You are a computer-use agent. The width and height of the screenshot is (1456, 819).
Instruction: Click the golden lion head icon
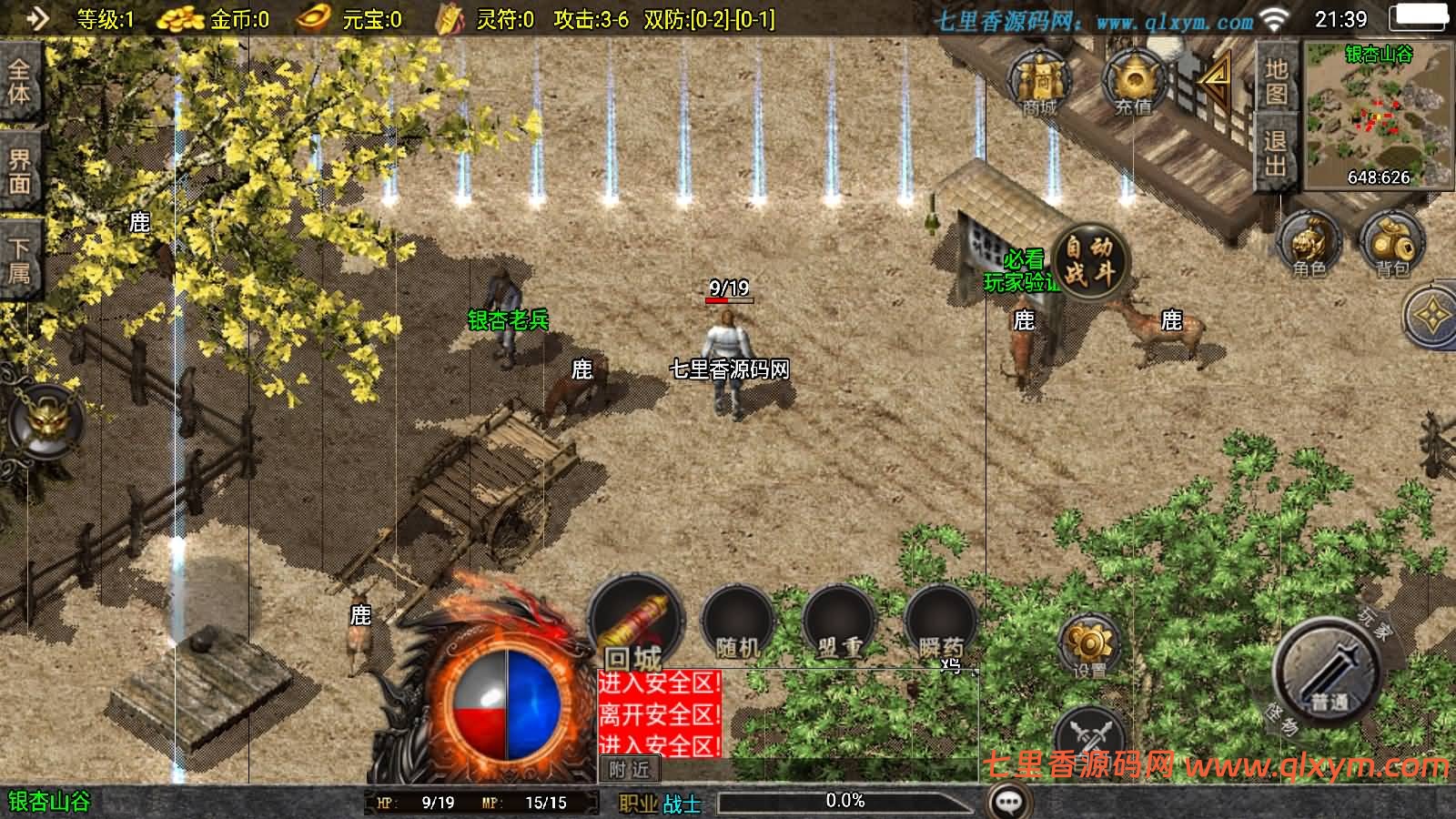(44, 420)
